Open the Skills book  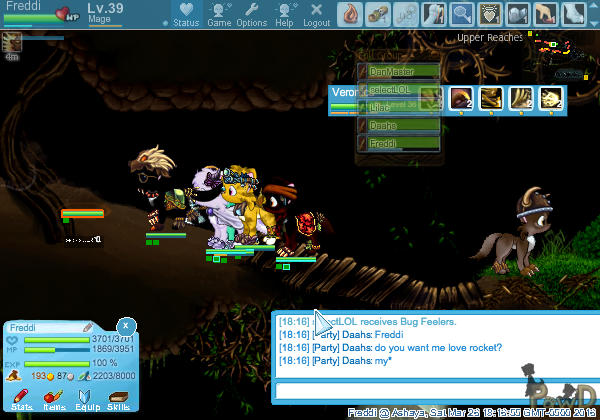click(x=118, y=400)
